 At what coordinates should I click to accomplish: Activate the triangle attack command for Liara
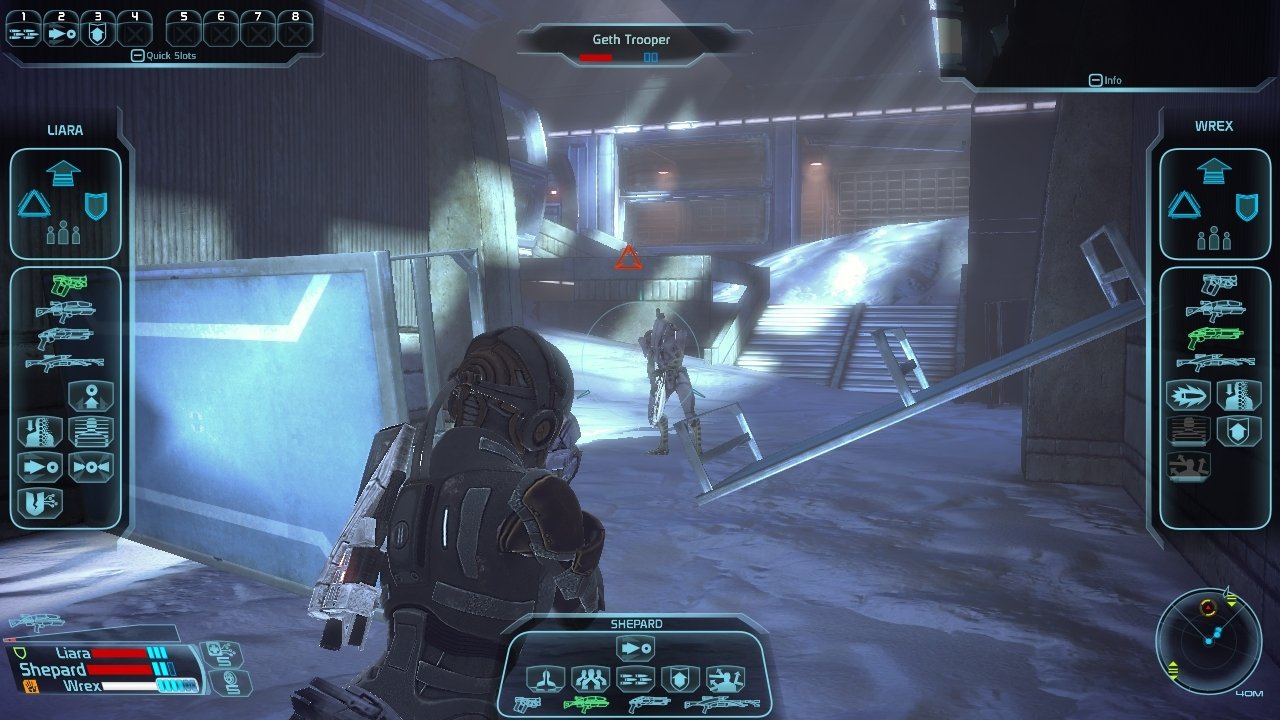34,205
